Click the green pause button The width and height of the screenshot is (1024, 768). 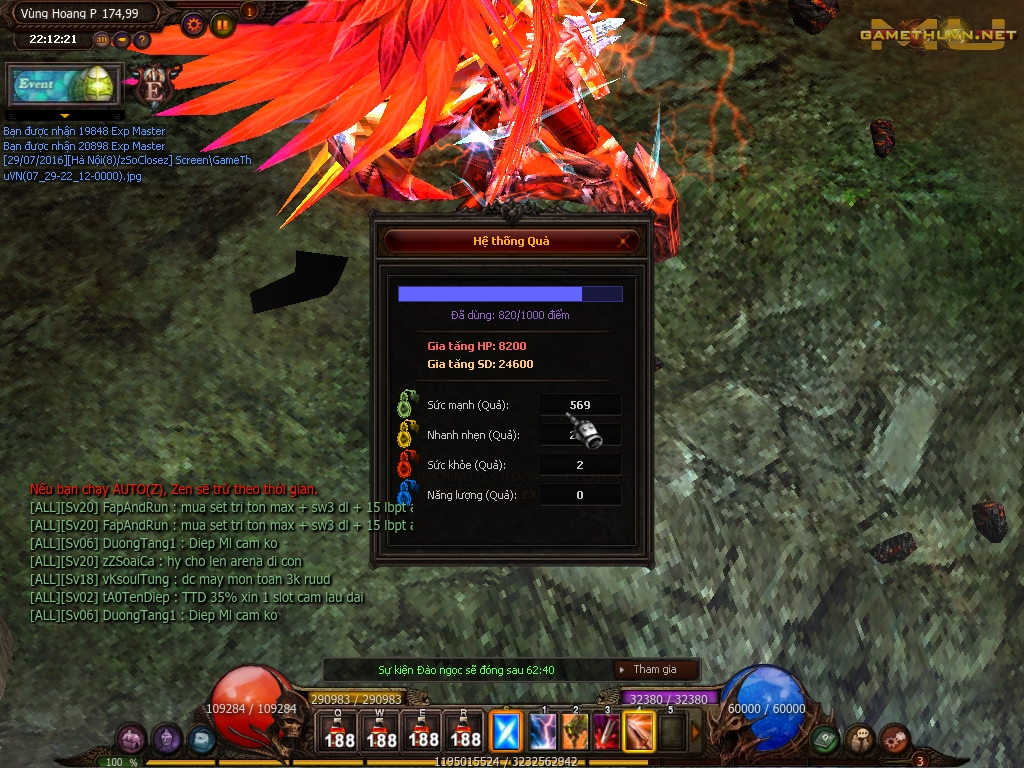(222, 24)
